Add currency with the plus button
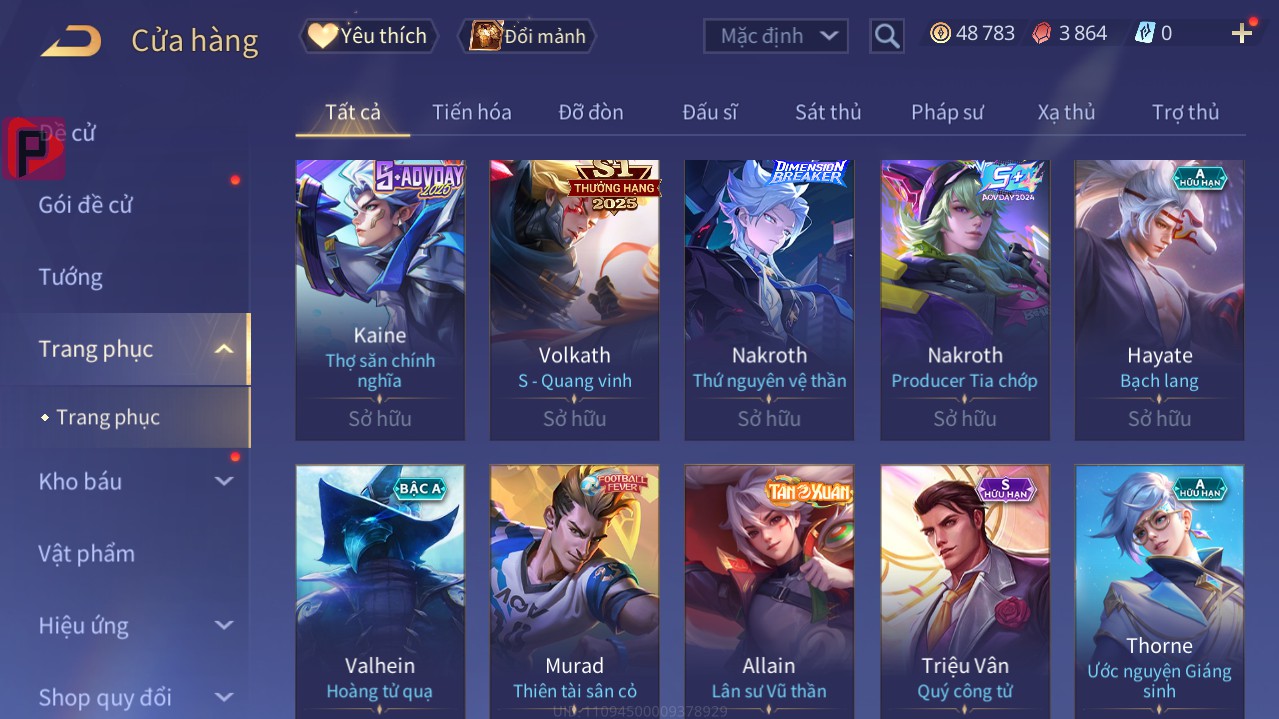The width and height of the screenshot is (1279, 719). click(1242, 34)
